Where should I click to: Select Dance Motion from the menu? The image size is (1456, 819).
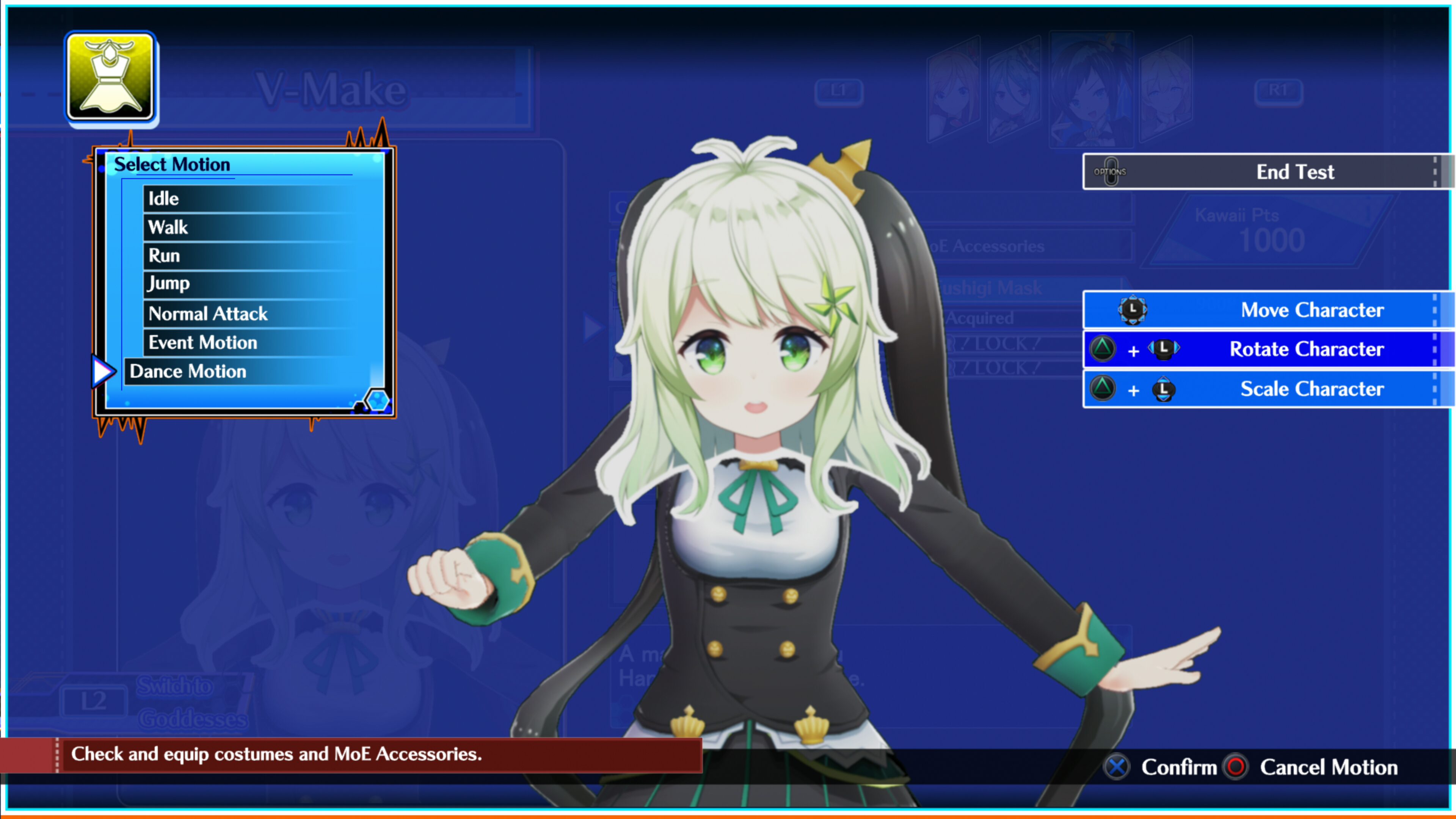tap(188, 371)
